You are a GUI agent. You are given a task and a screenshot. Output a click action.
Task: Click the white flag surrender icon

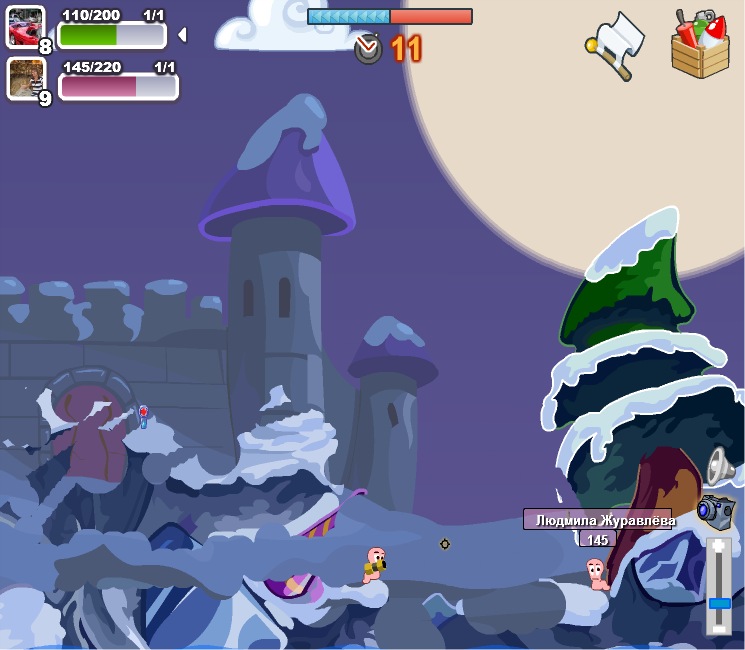click(x=616, y=44)
